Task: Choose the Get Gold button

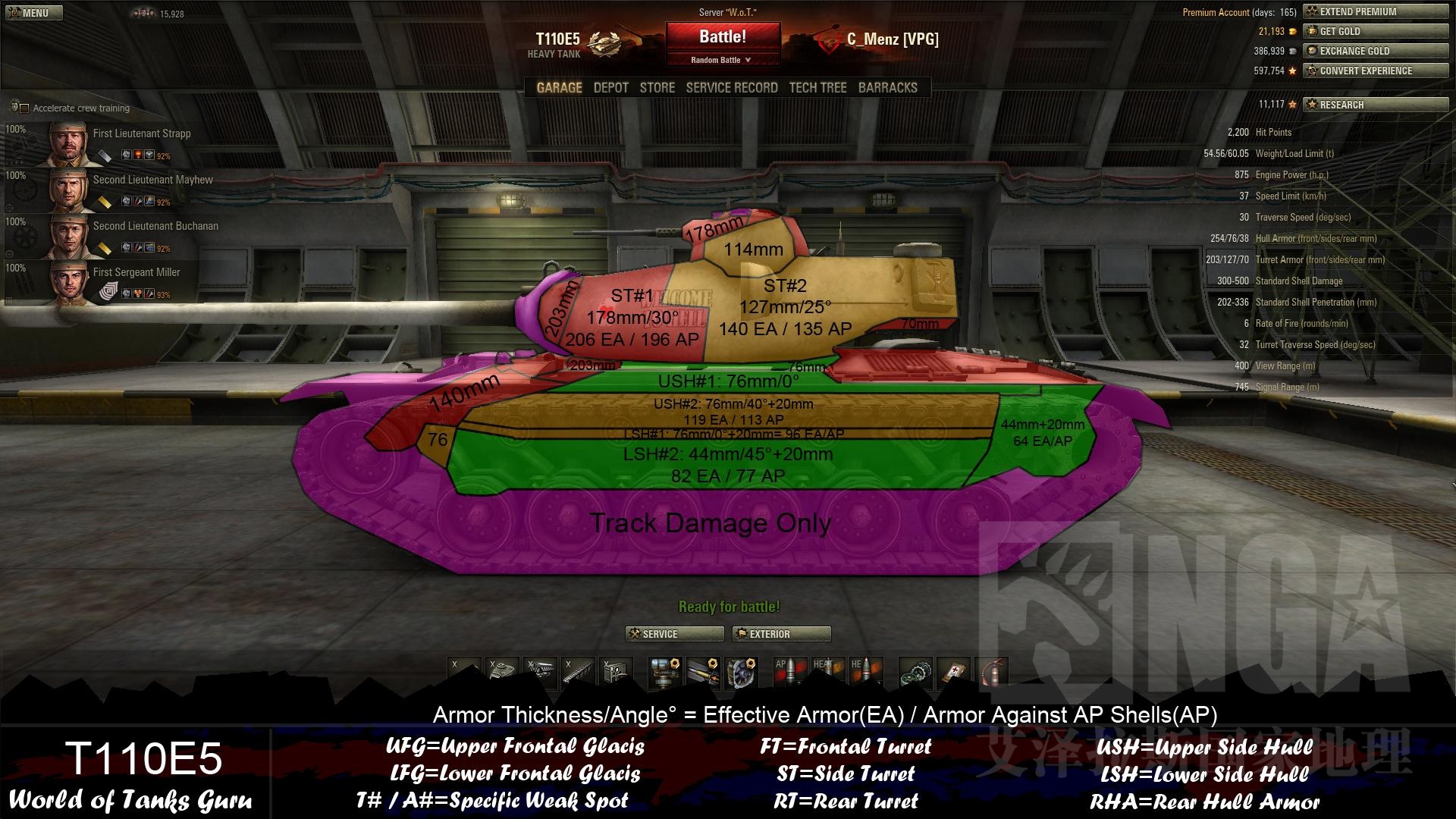Action: [1375, 31]
